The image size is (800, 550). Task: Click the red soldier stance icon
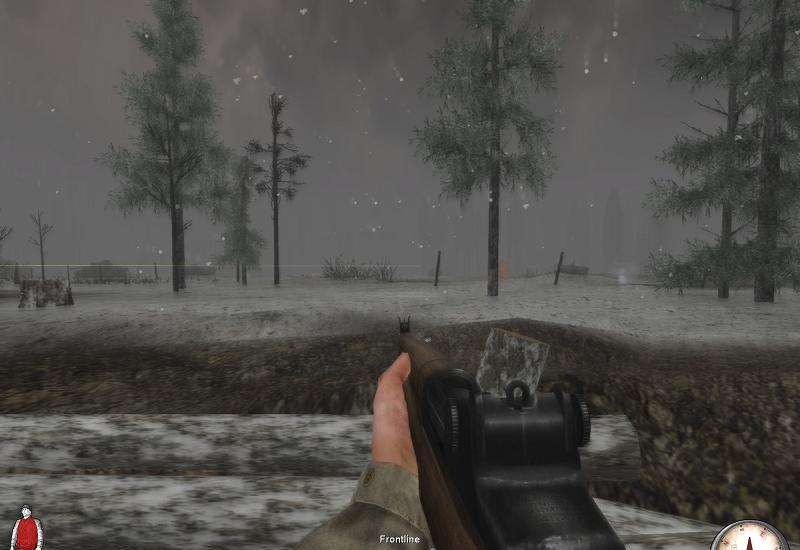pyautogui.click(x=26, y=528)
